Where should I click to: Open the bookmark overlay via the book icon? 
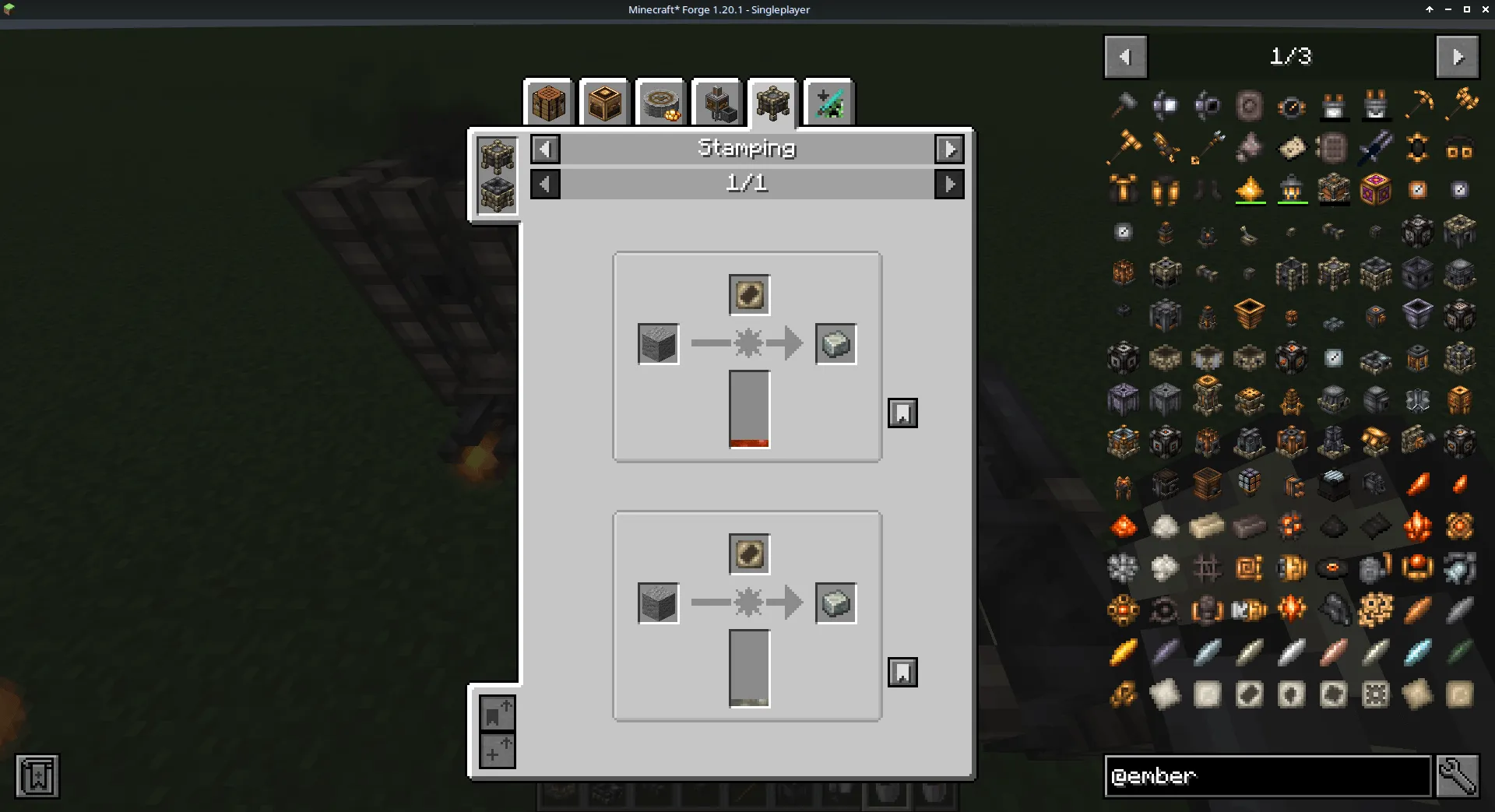[35, 775]
